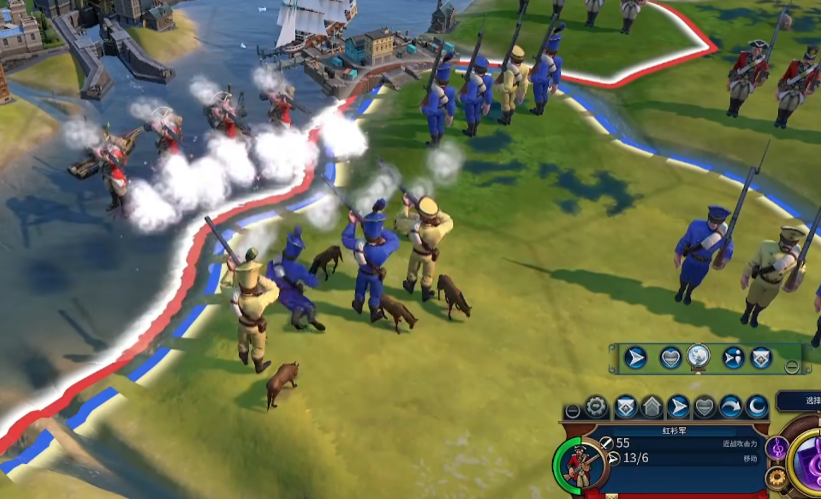Screen dimensions: 821x499
Task: Put the unit to sleep with the crescent moon
Action: 758,407
